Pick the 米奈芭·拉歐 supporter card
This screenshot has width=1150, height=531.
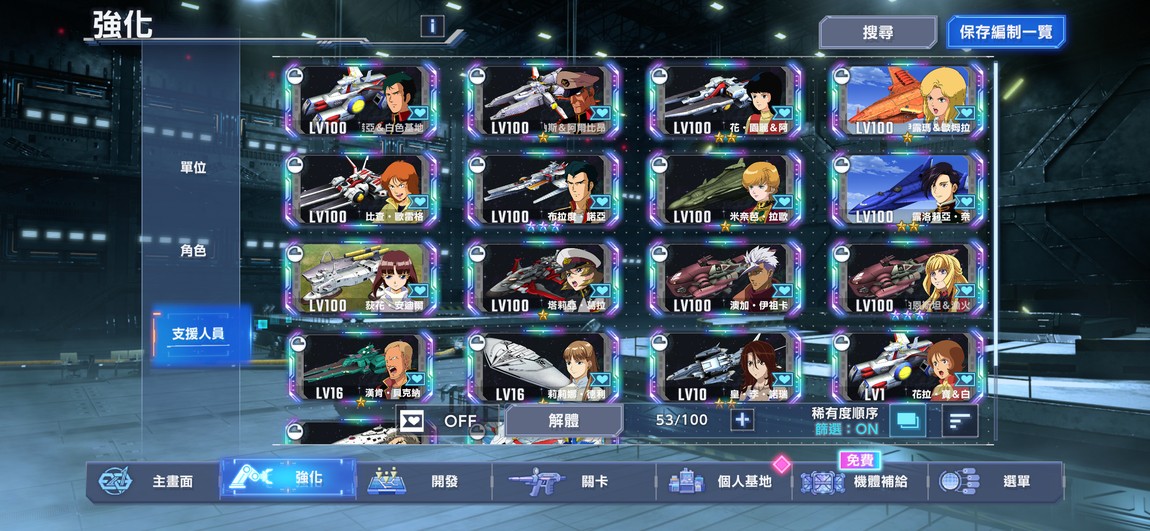pyautogui.click(x=725, y=189)
